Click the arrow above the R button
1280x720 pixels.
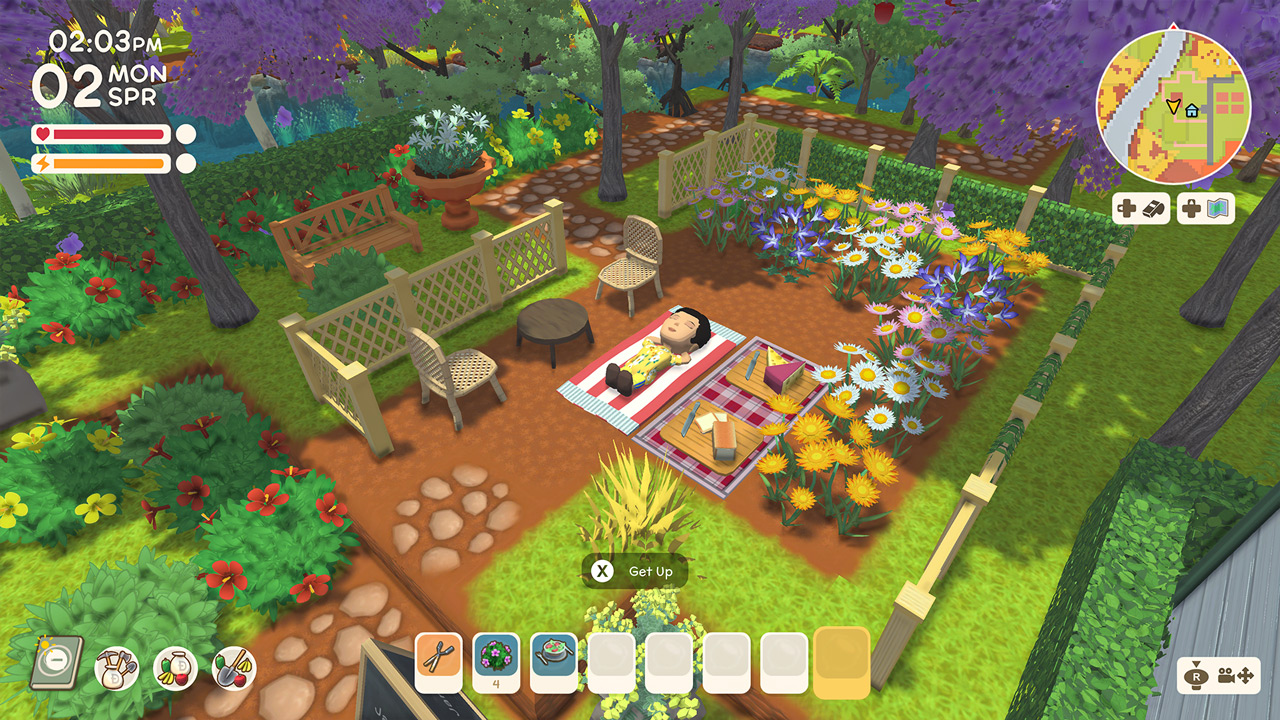[1196, 664]
